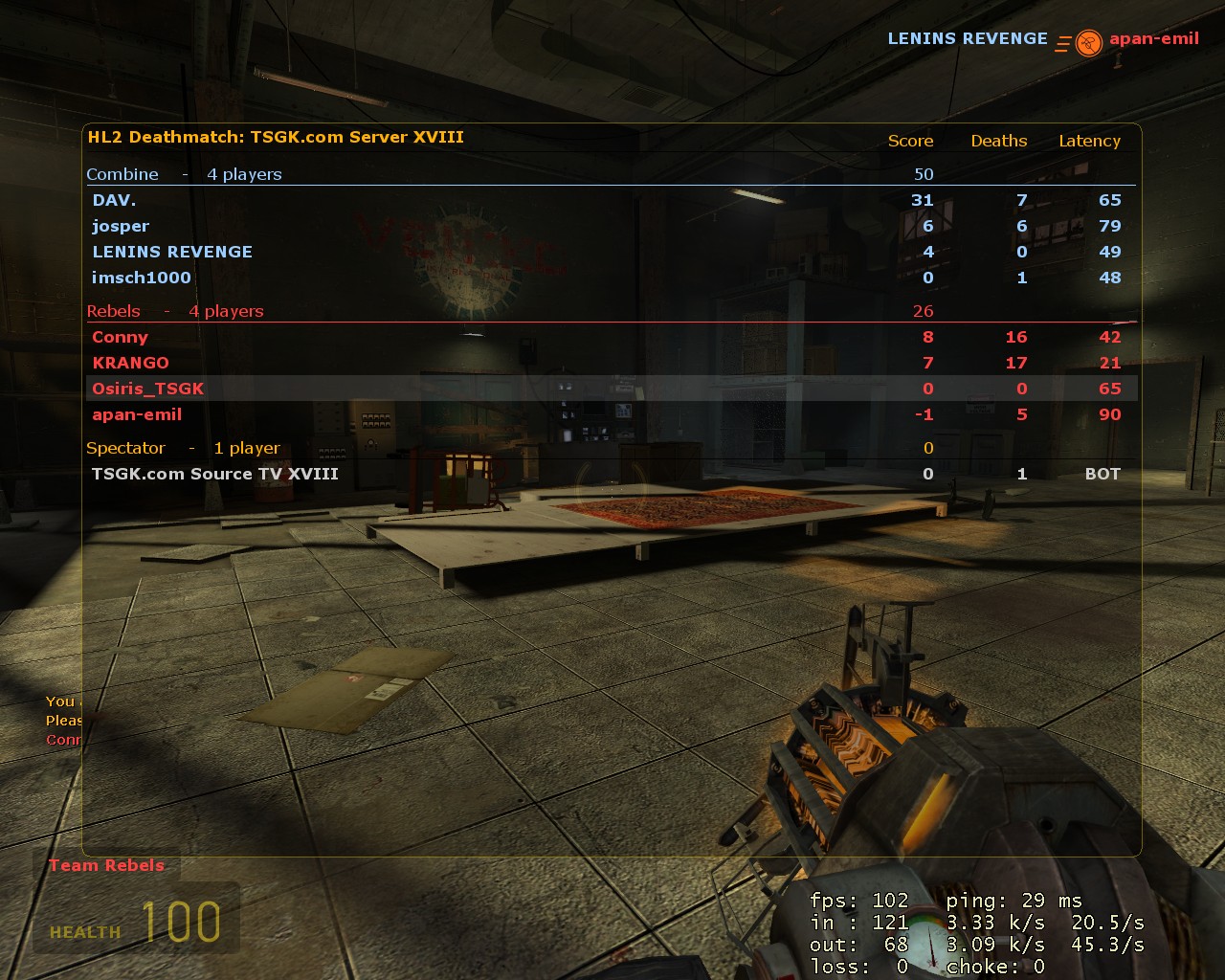This screenshot has width=1225, height=980.
Task: Click the Deaths column header
Action: [998, 141]
